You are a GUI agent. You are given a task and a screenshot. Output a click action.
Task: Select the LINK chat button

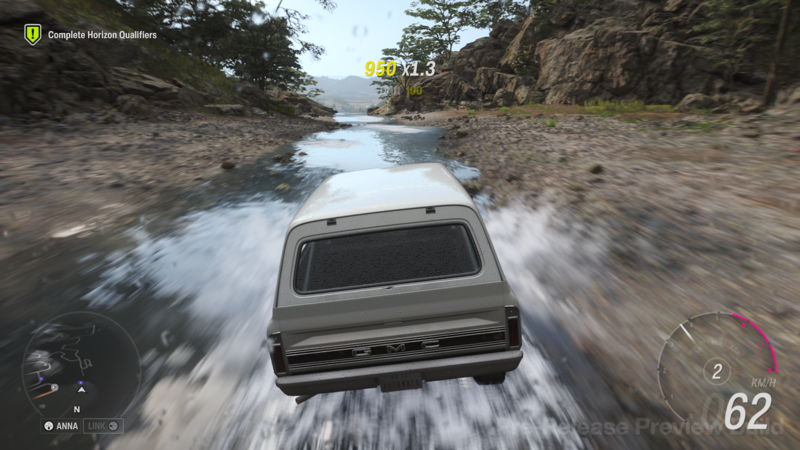(103, 426)
